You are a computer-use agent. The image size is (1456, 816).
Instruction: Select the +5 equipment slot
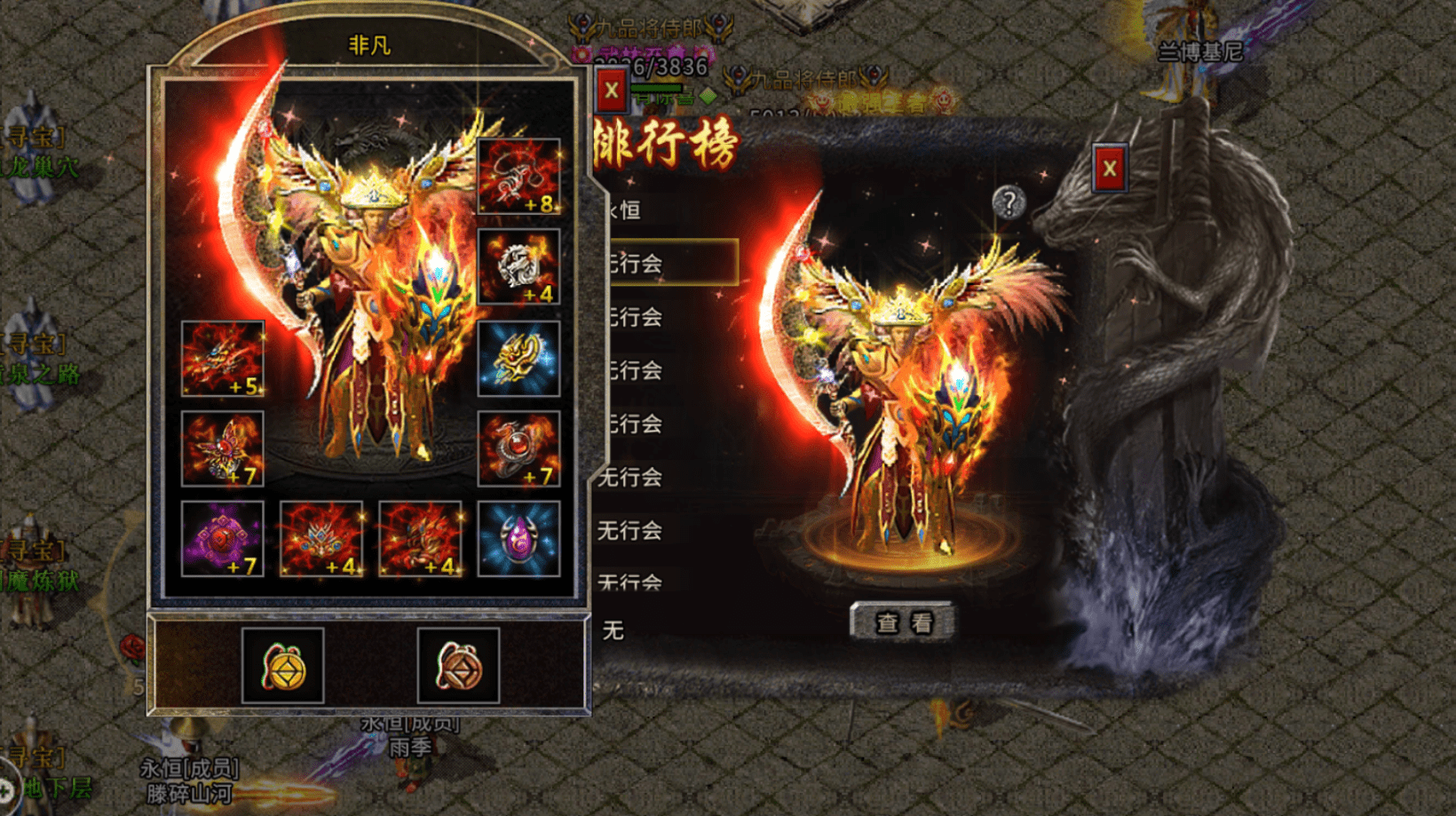tap(222, 359)
